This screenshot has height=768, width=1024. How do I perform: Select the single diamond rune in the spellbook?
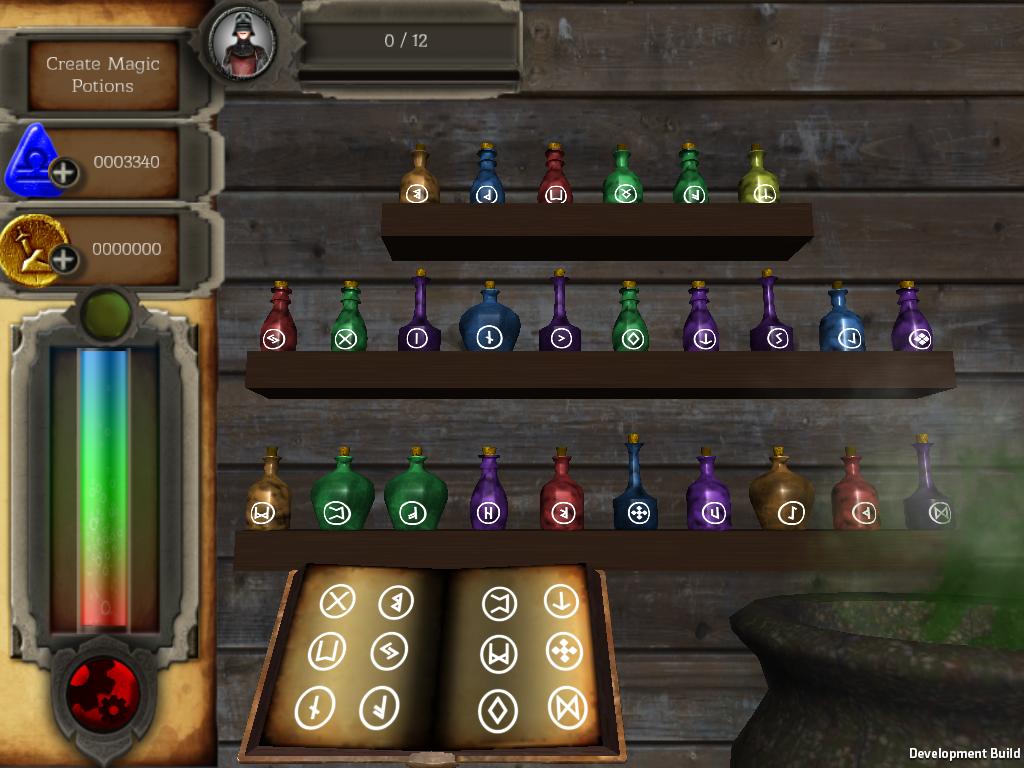pyautogui.click(x=498, y=710)
